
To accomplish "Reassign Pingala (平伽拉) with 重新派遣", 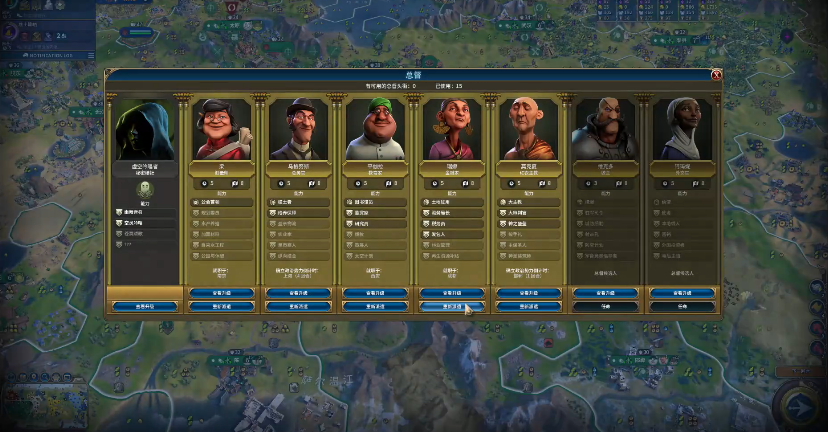I will tap(374, 306).
